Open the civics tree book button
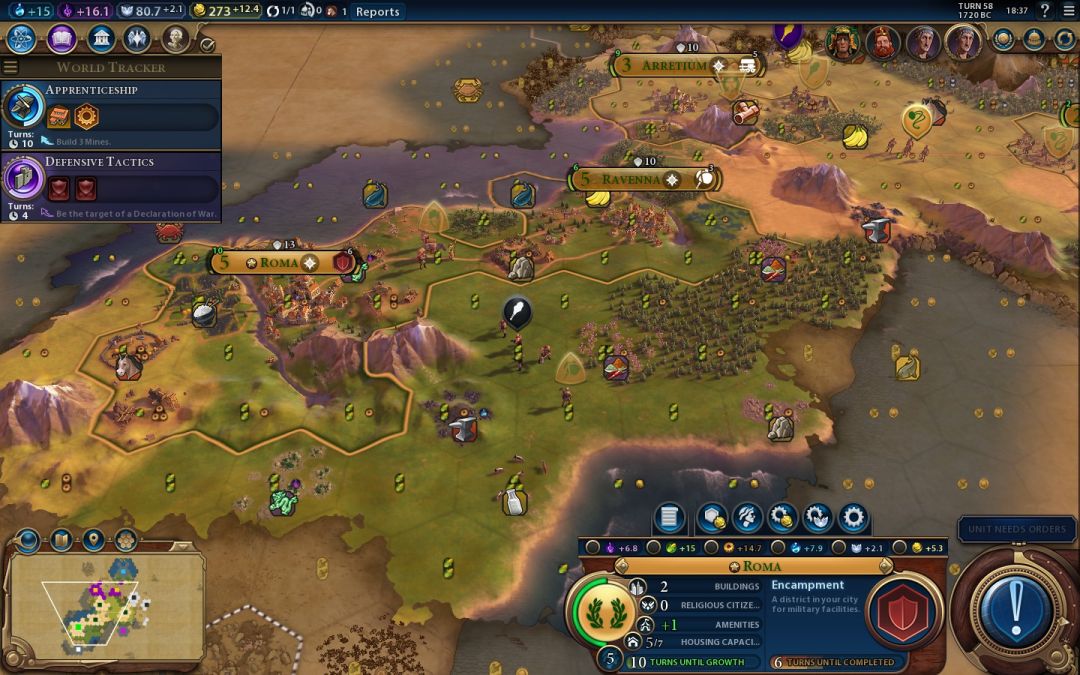The image size is (1080, 675). (61, 39)
